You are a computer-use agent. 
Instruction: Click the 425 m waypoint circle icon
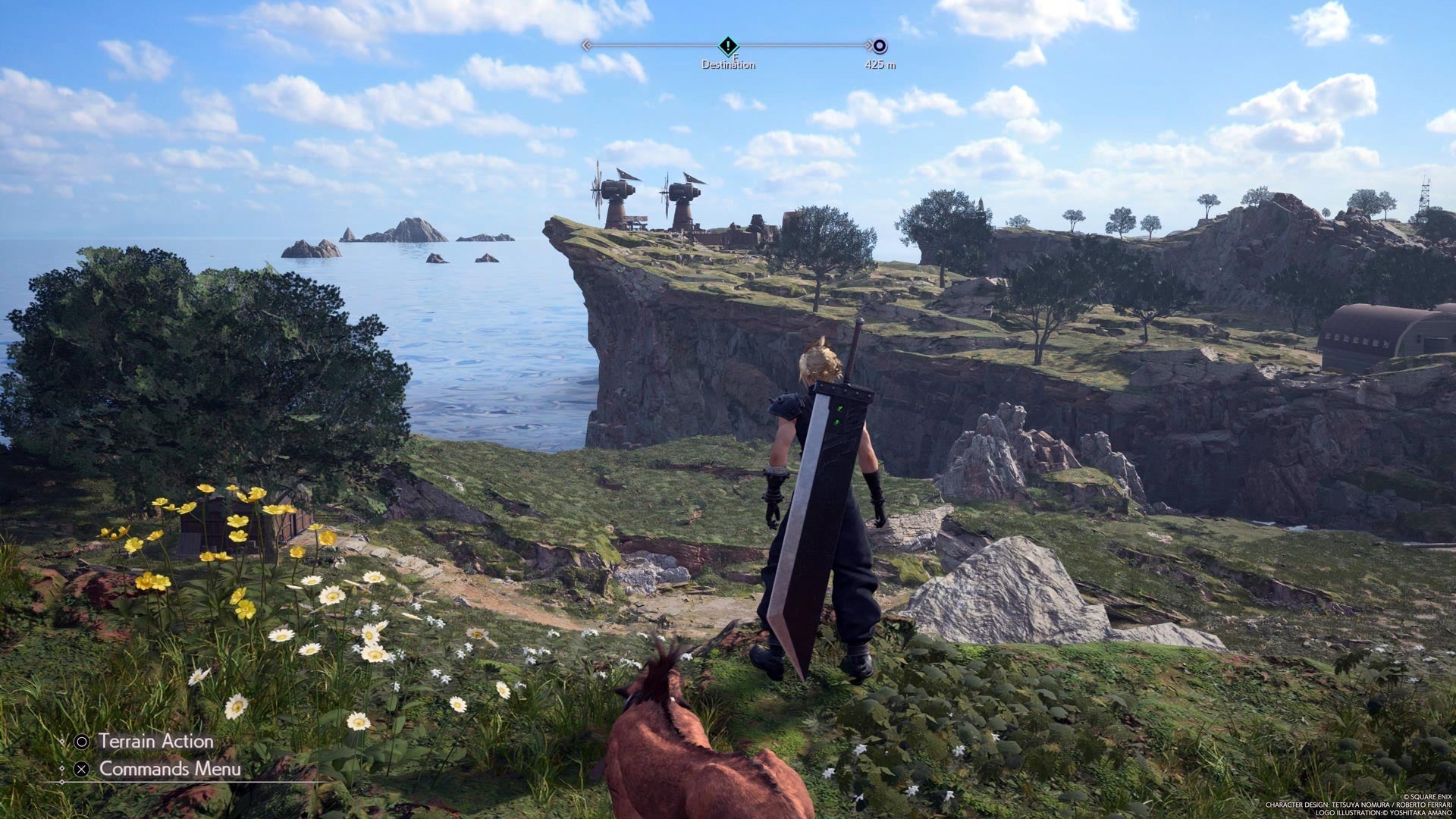click(881, 45)
